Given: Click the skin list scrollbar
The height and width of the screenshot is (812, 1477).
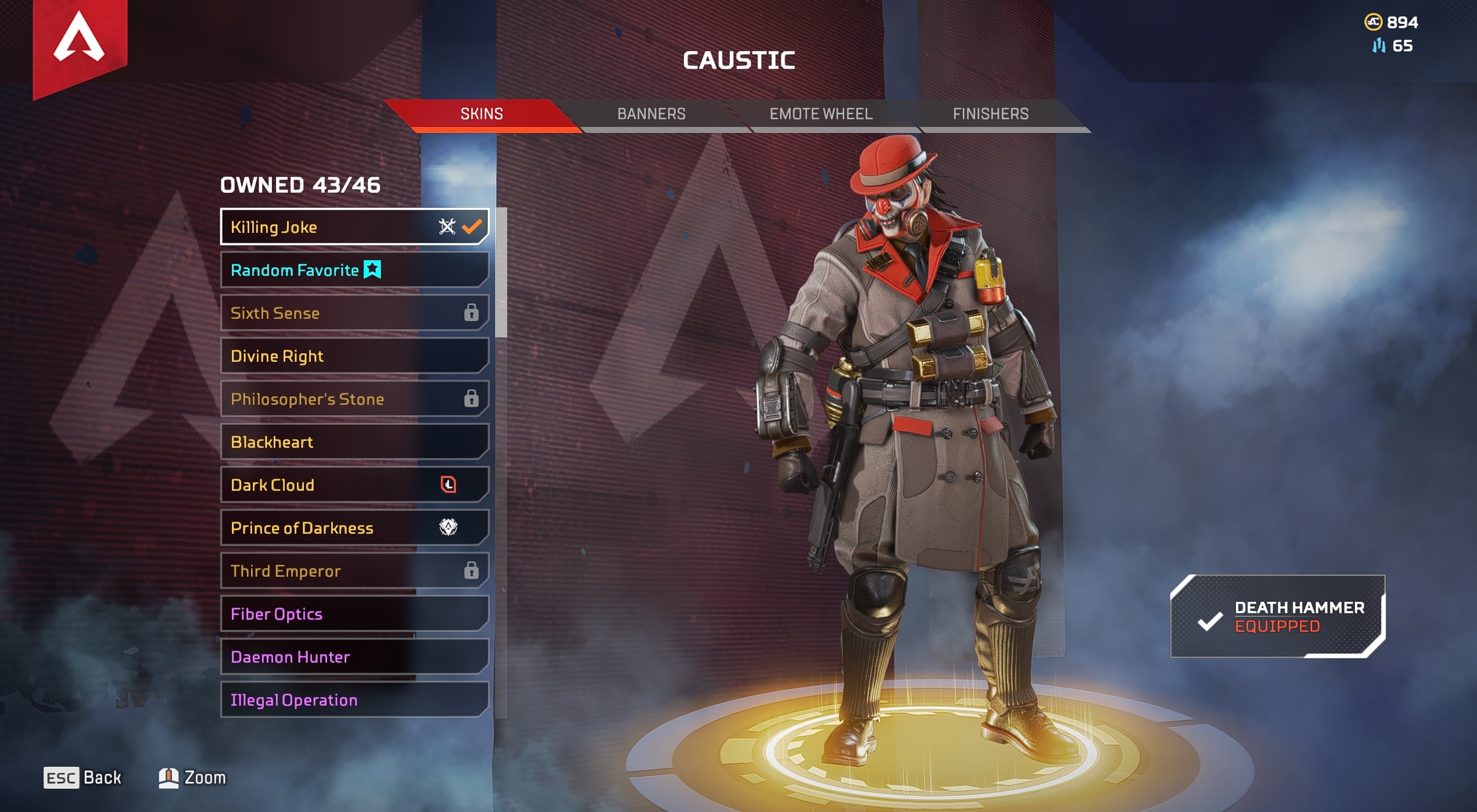Looking at the screenshot, I should pyautogui.click(x=501, y=273).
